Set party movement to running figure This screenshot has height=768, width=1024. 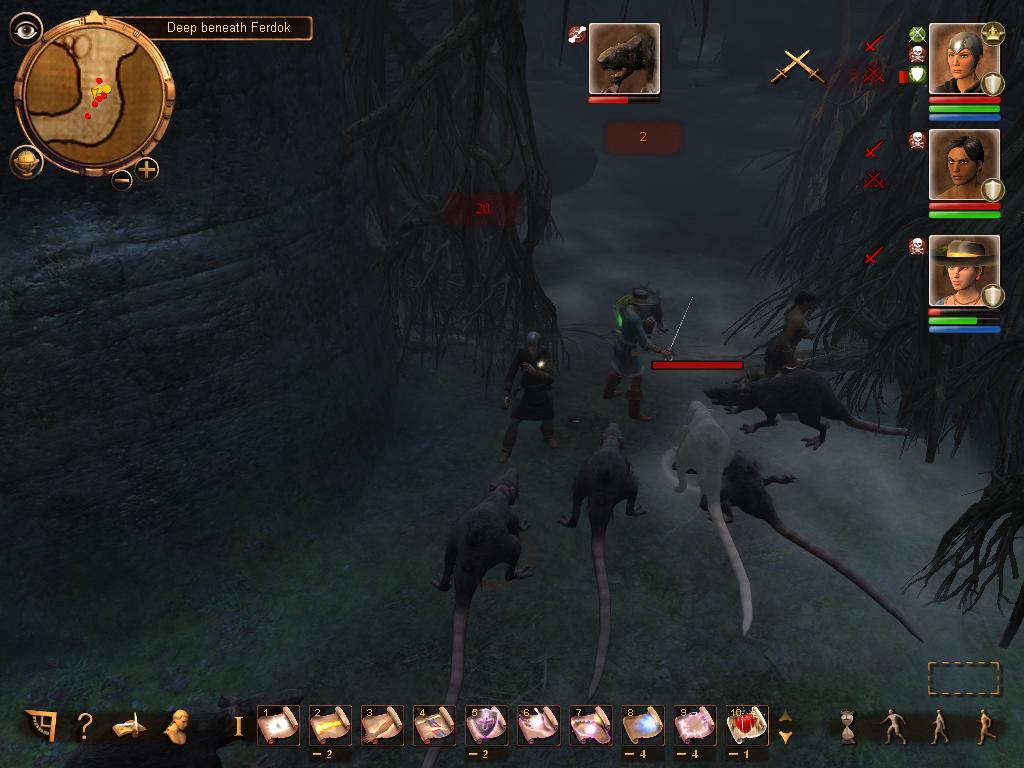985,726
